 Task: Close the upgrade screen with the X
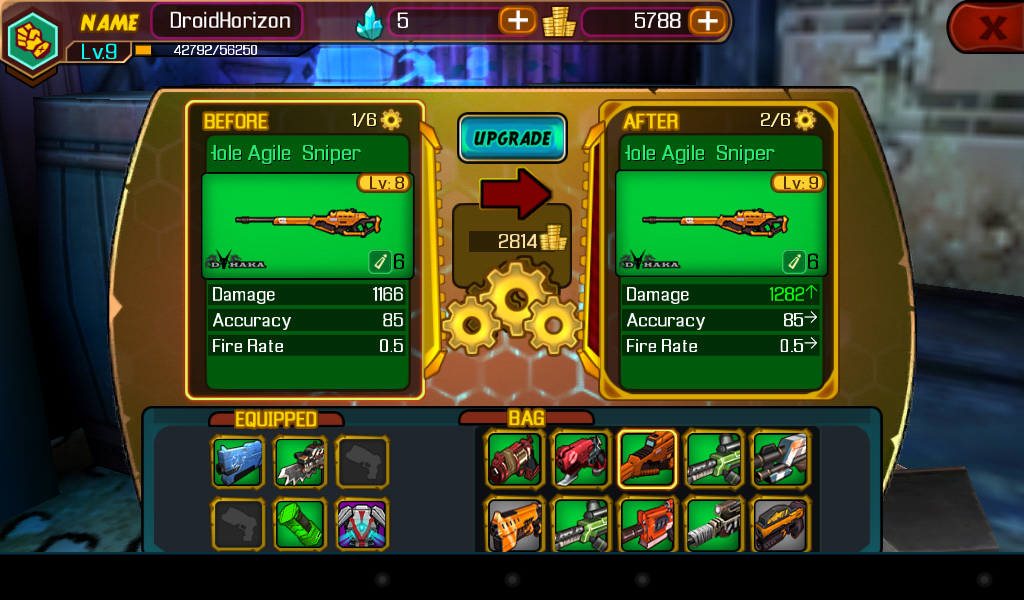(990, 27)
